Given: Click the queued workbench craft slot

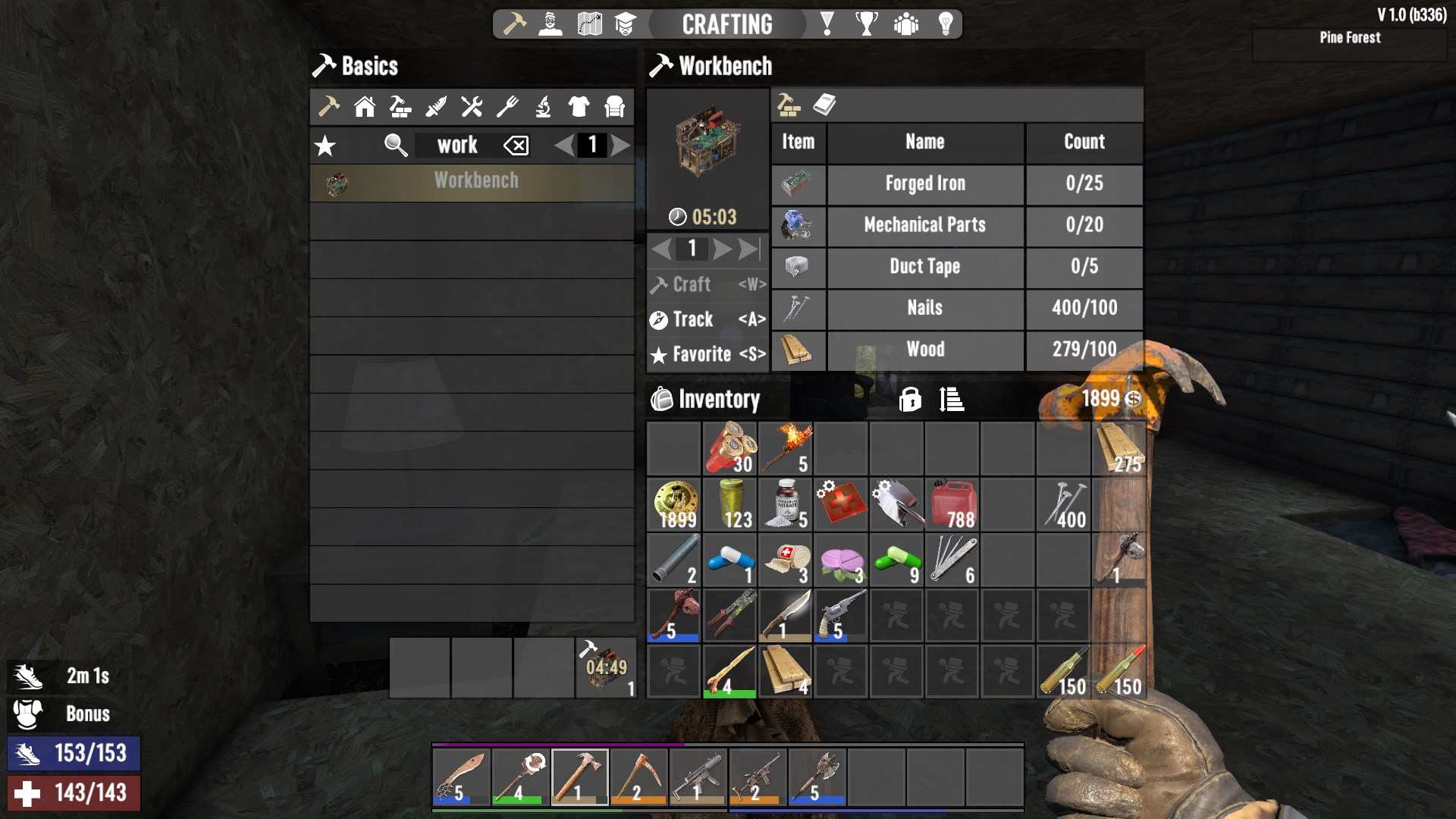Looking at the screenshot, I should tap(605, 667).
